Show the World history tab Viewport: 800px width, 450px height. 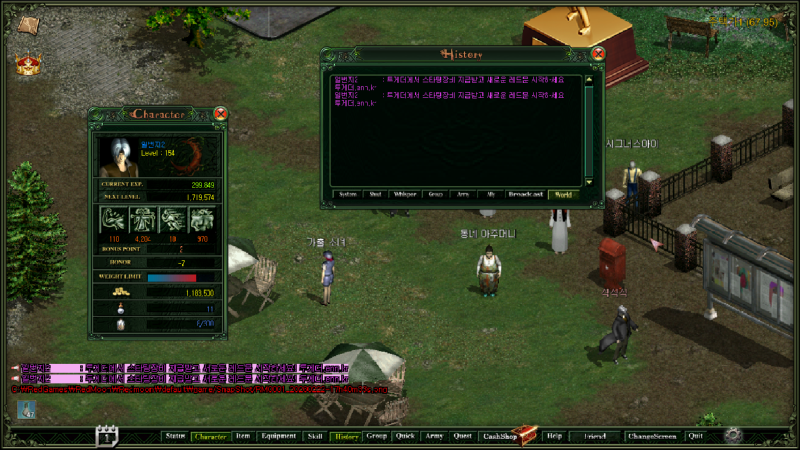[x=563, y=195]
